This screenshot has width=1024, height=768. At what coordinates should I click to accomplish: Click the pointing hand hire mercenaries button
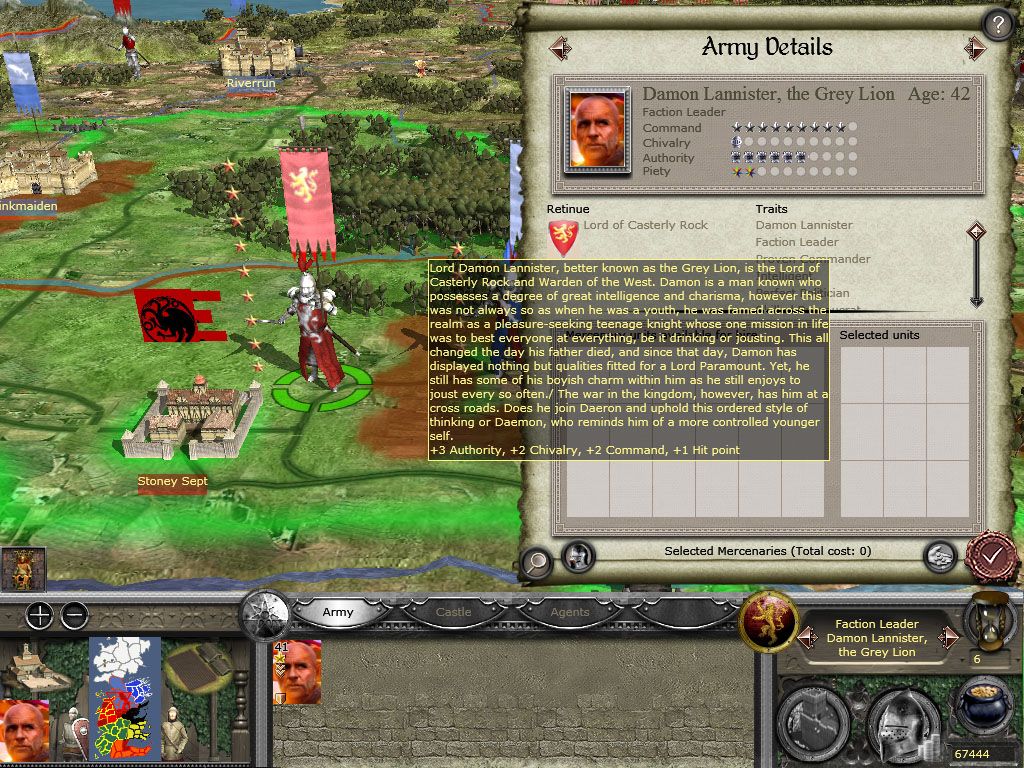click(939, 556)
